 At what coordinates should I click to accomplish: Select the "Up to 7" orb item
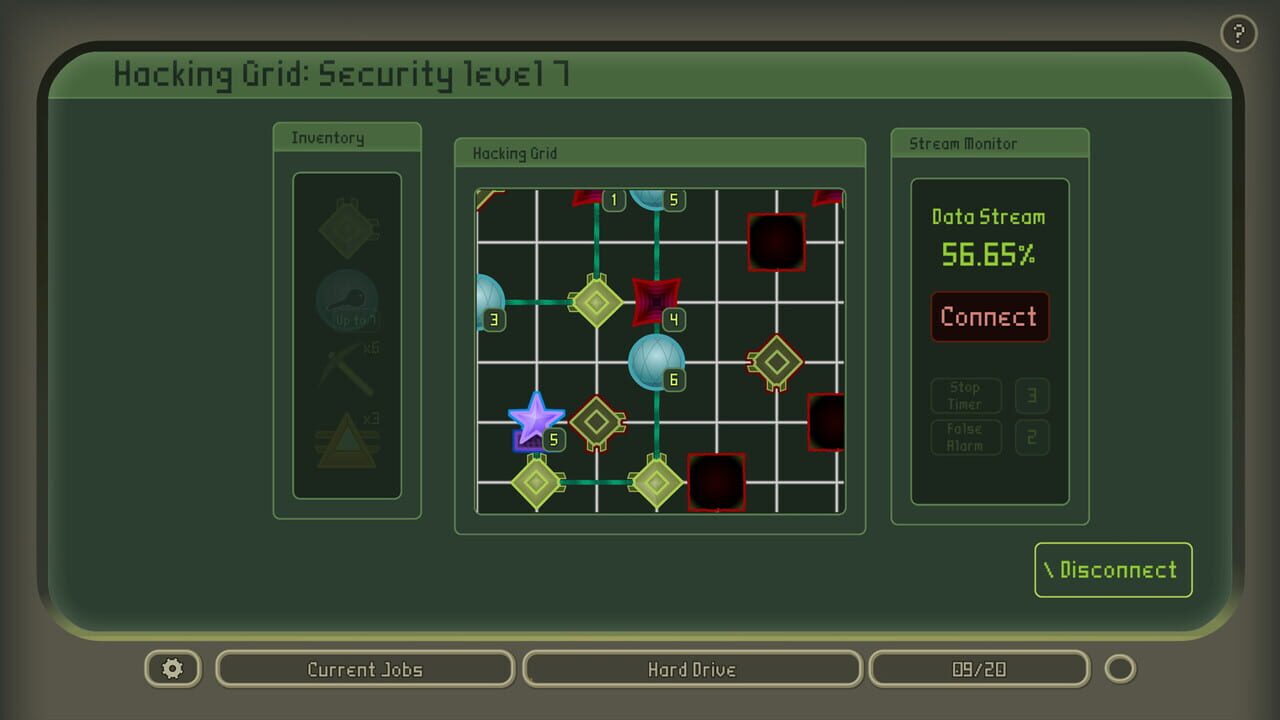[x=347, y=300]
